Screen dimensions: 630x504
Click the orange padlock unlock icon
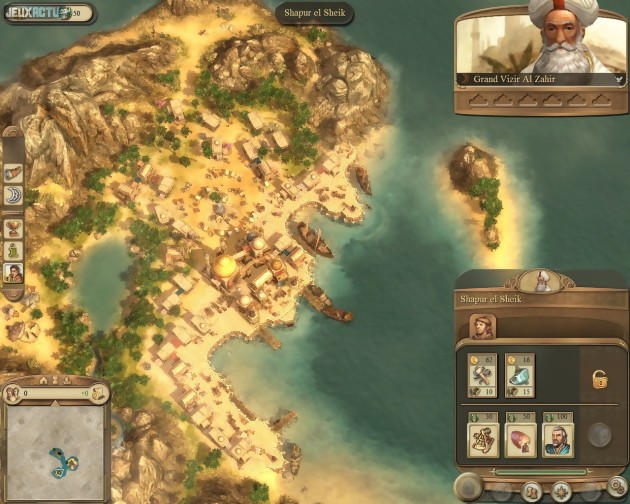tap(599, 380)
